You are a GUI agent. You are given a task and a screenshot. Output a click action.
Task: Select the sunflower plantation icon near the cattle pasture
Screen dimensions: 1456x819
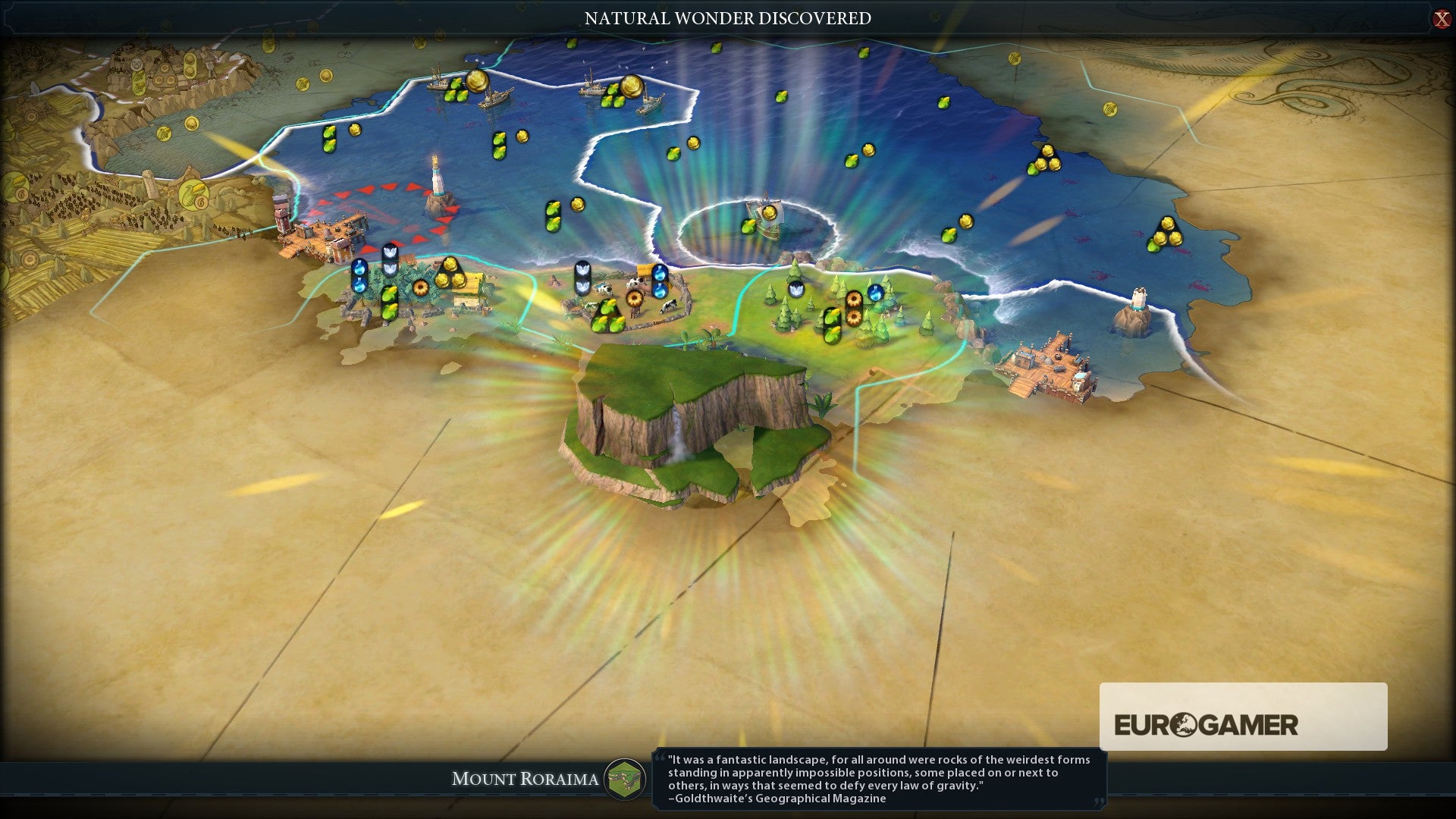pyautogui.click(x=635, y=299)
